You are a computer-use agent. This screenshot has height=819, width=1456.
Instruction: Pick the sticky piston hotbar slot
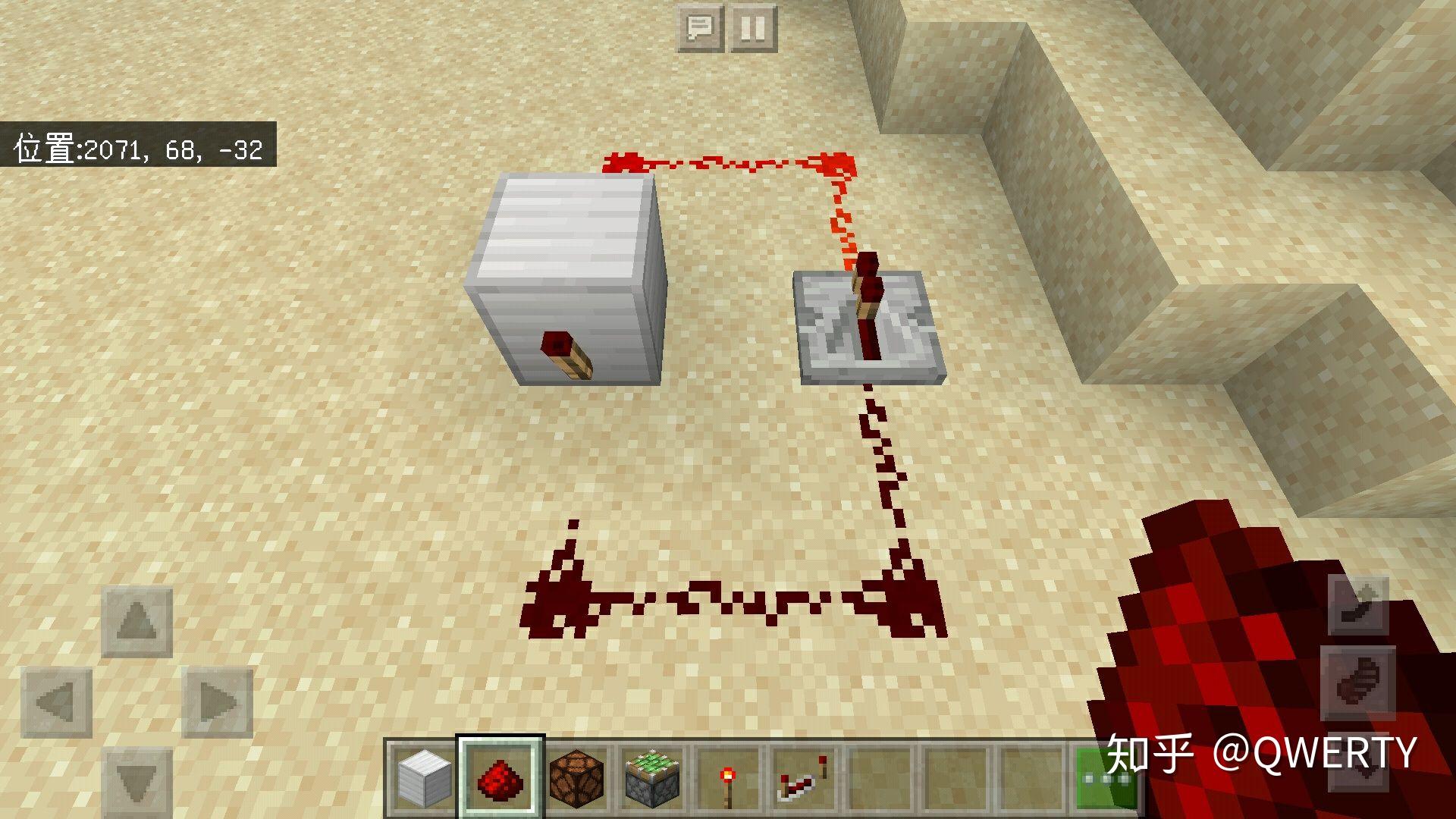tap(652, 778)
